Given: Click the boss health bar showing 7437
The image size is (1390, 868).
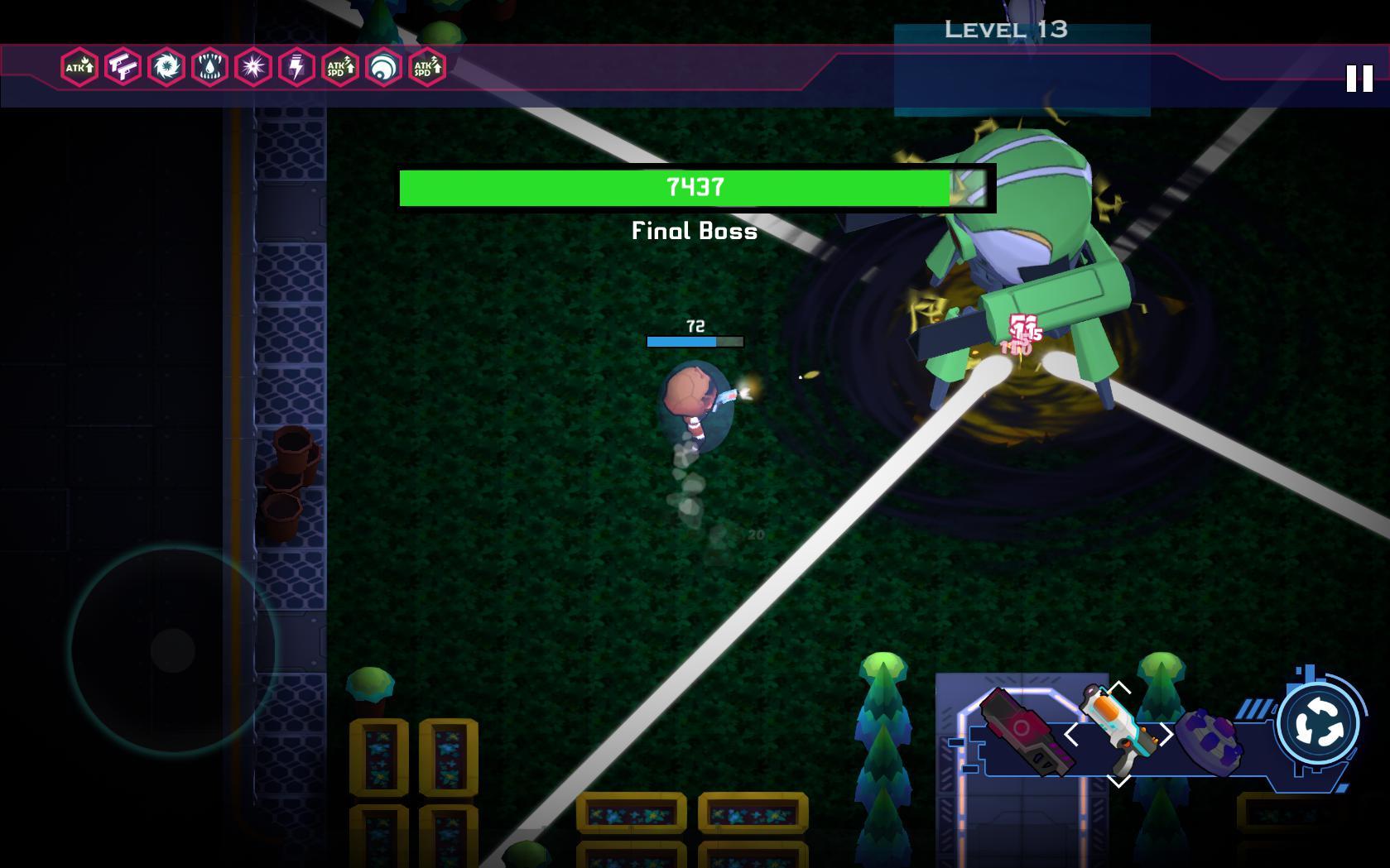Looking at the screenshot, I should (x=694, y=186).
